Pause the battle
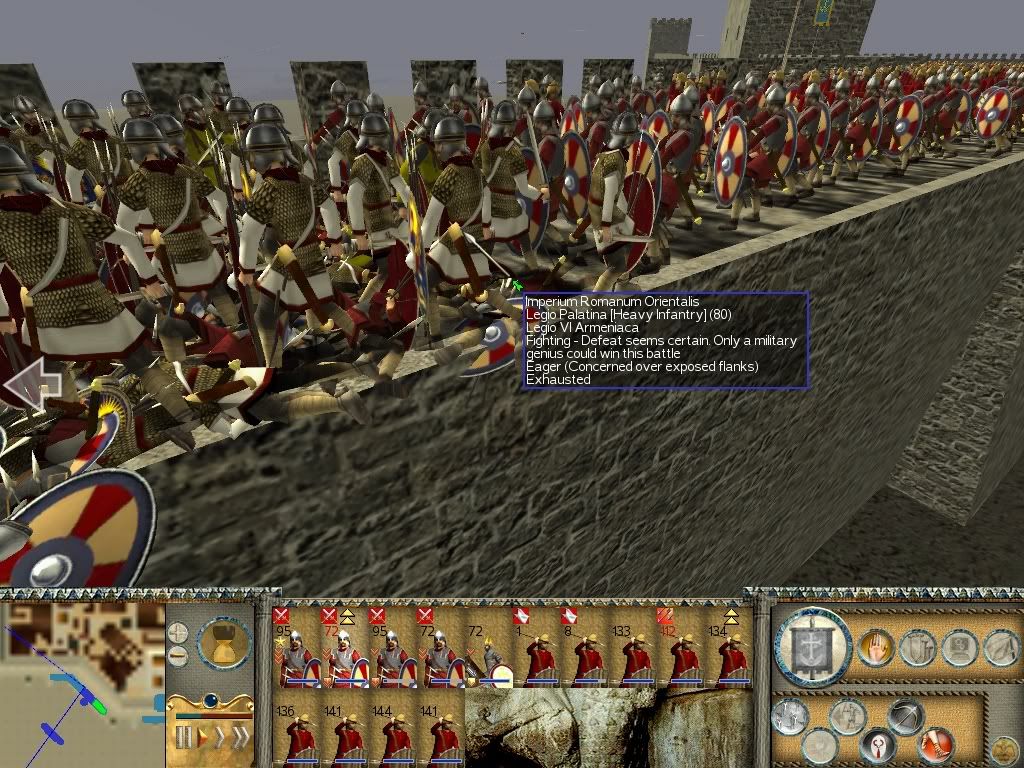The width and height of the screenshot is (1024, 768). pos(184,738)
